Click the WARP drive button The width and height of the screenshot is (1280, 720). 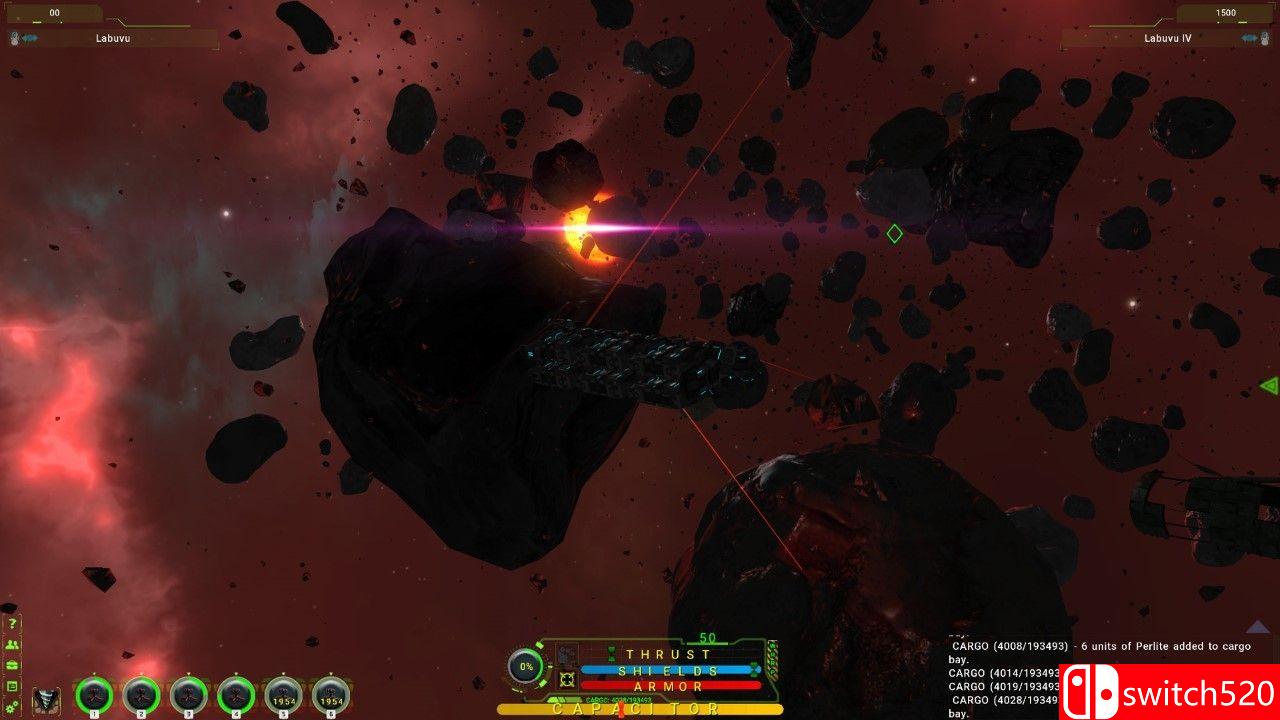[x=771, y=659]
